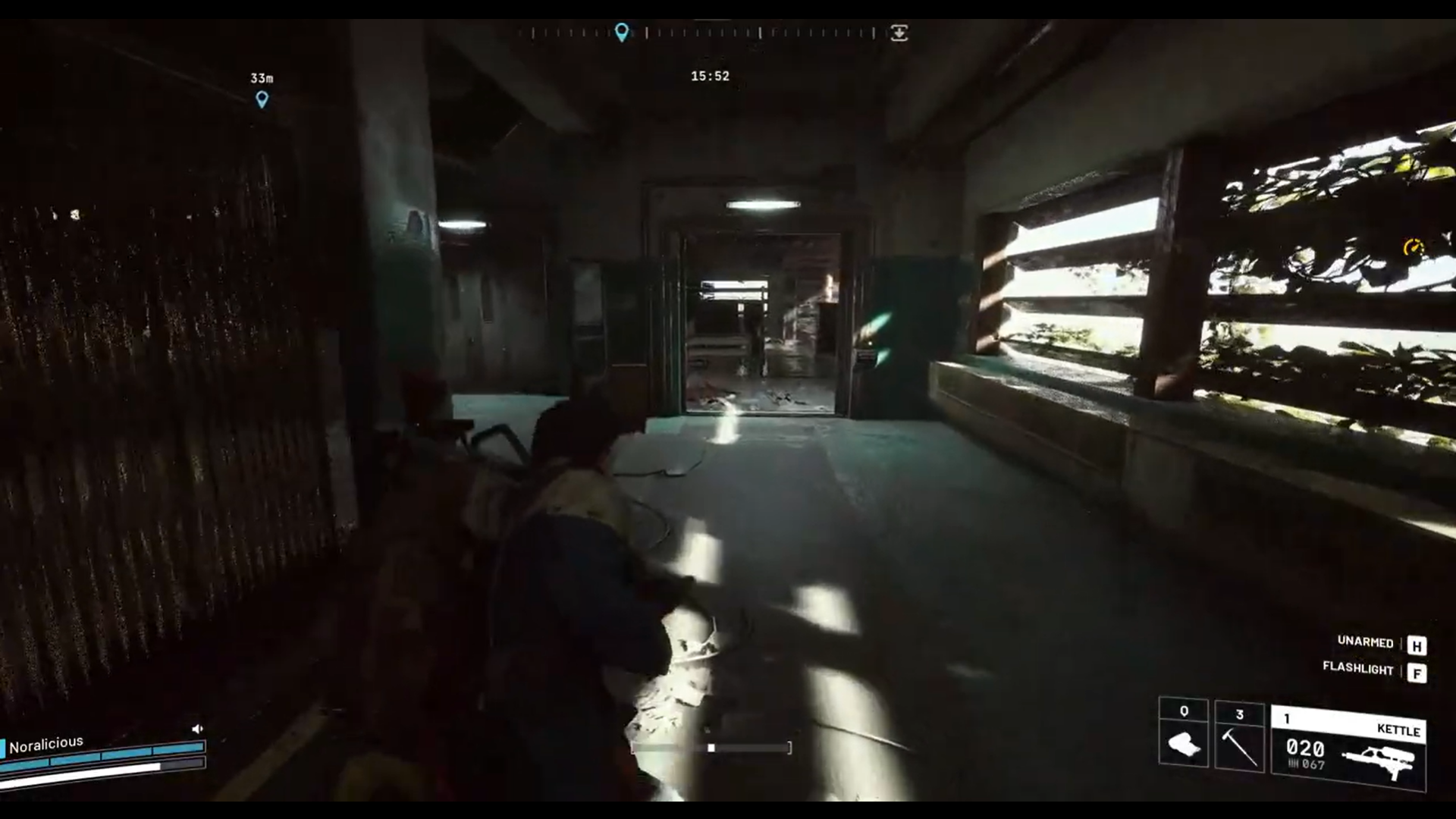Click the blue waypoint pin on the compass
The height and width of the screenshot is (819, 1456).
[x=623, y=32]
